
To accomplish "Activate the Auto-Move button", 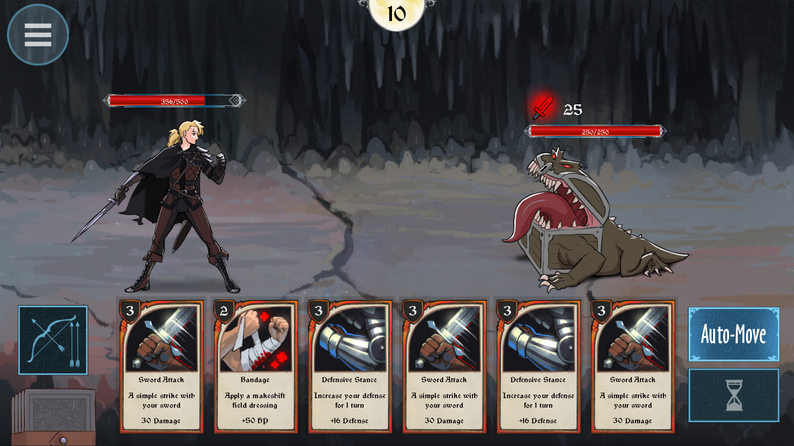I will [x=733, y=334].
